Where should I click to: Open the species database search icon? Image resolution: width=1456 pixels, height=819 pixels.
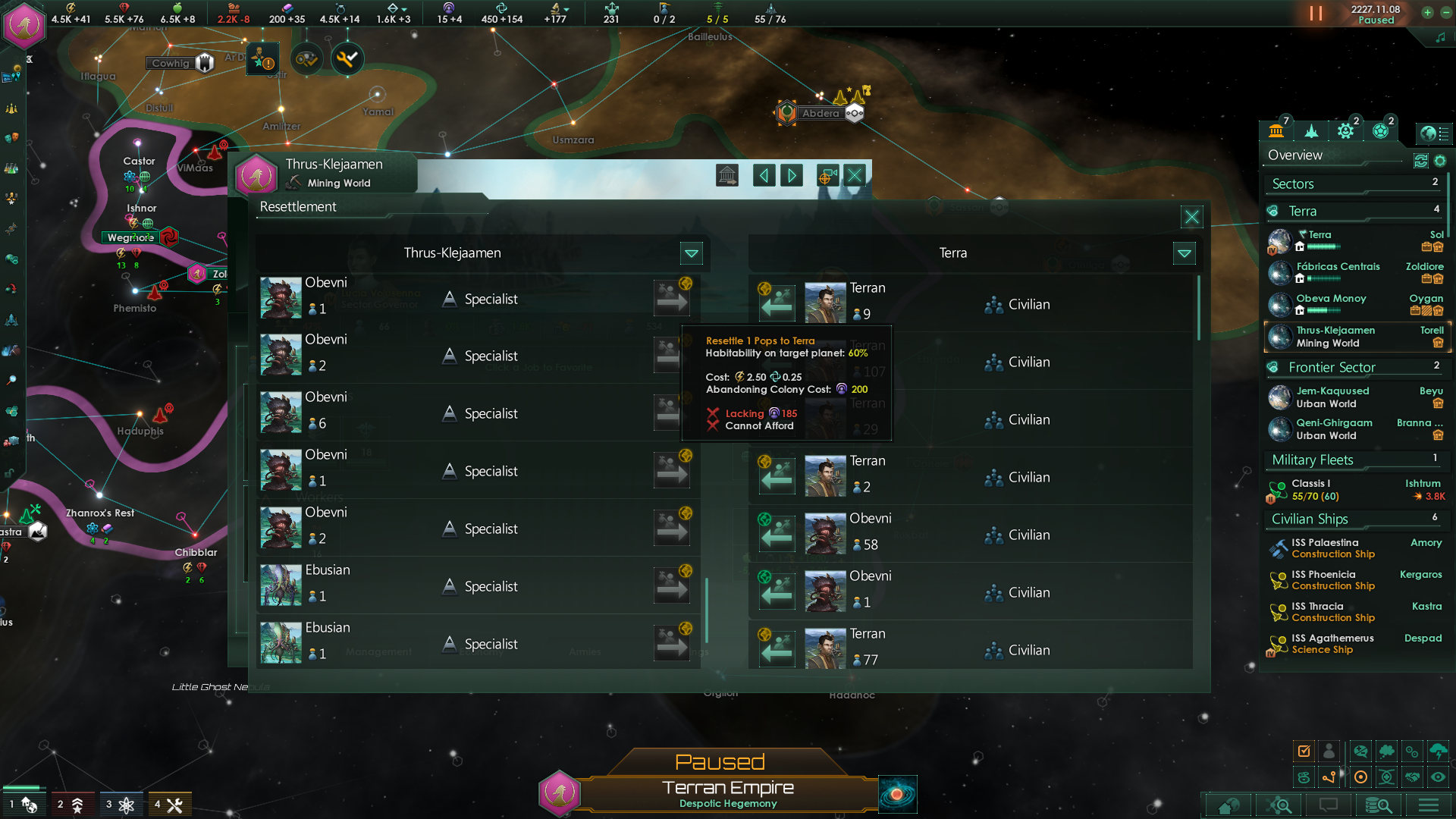point(1380,805)
